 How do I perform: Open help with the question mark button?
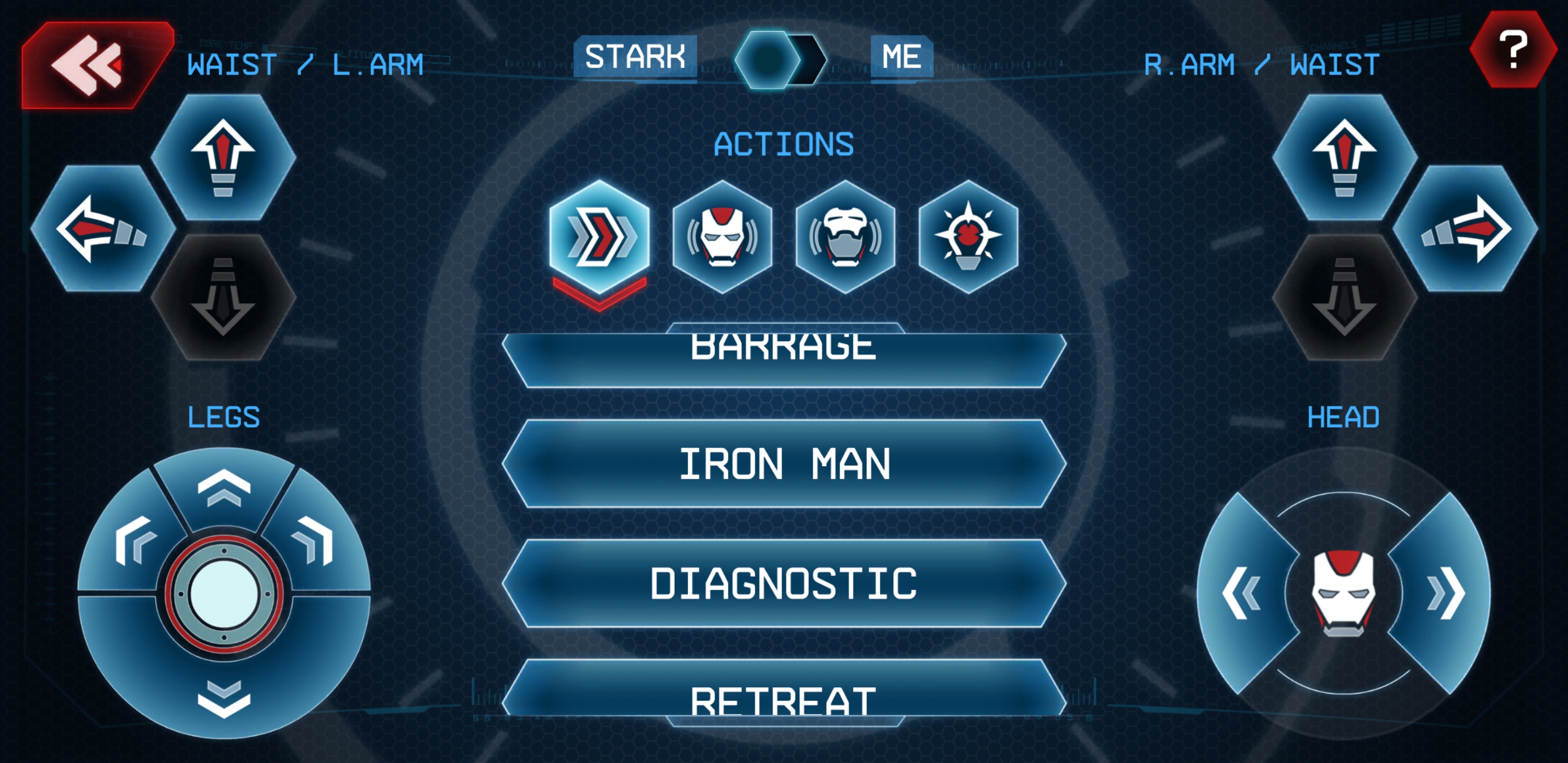pyautogui.click(x=1512, y=50)
